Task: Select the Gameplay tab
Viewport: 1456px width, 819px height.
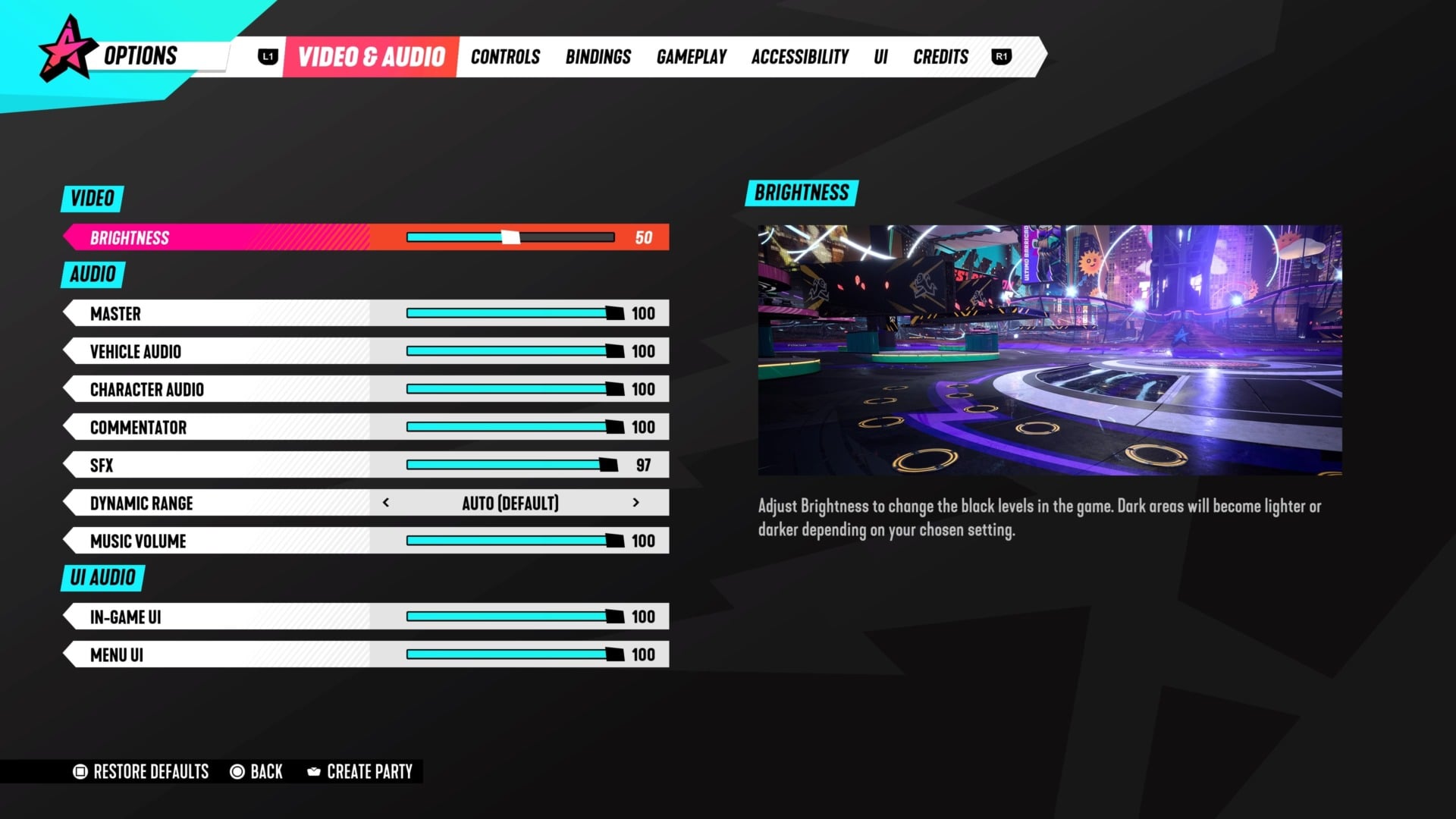Action: (691, 56)
